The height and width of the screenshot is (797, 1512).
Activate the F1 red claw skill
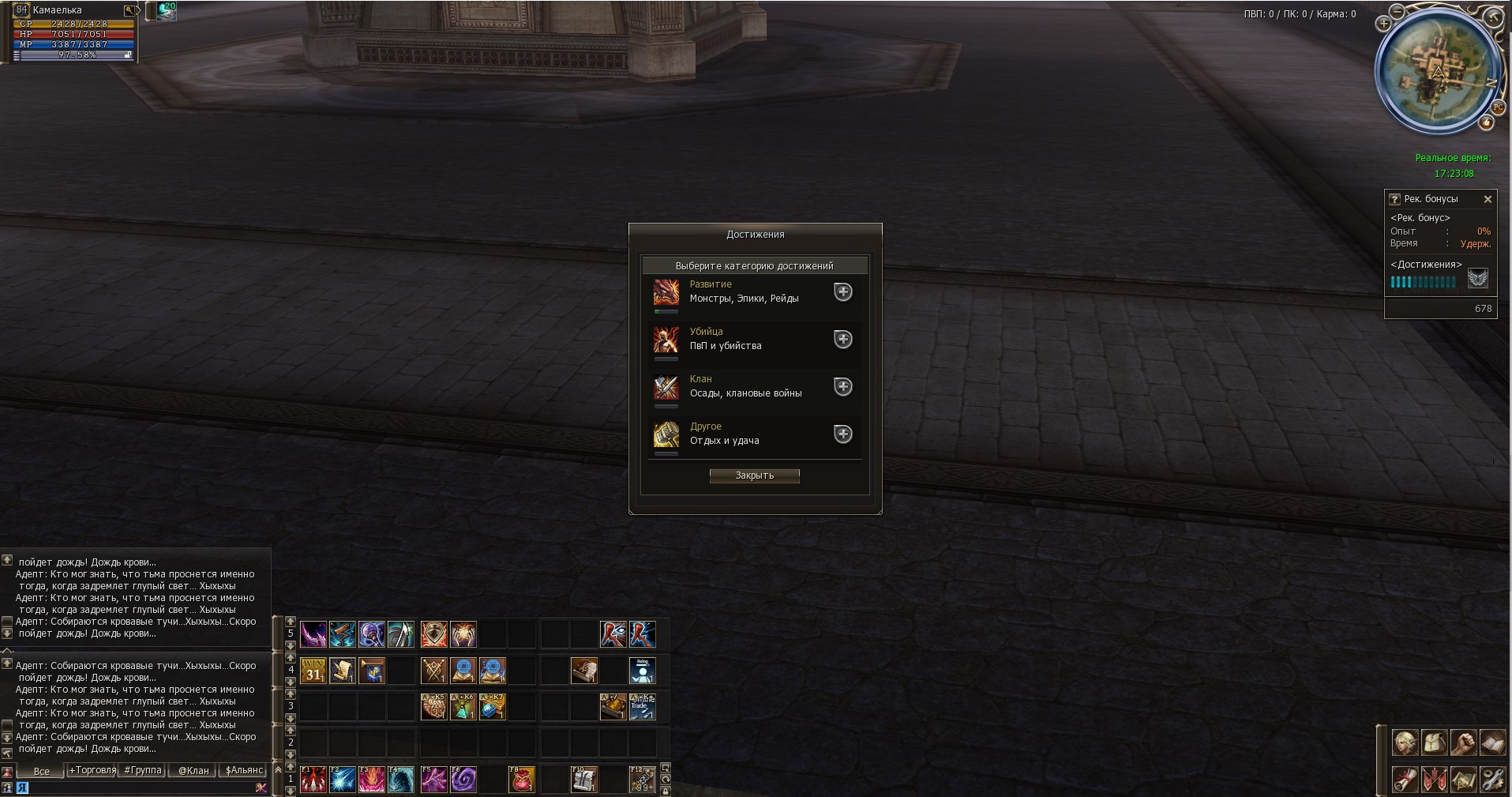click(313, 780)
